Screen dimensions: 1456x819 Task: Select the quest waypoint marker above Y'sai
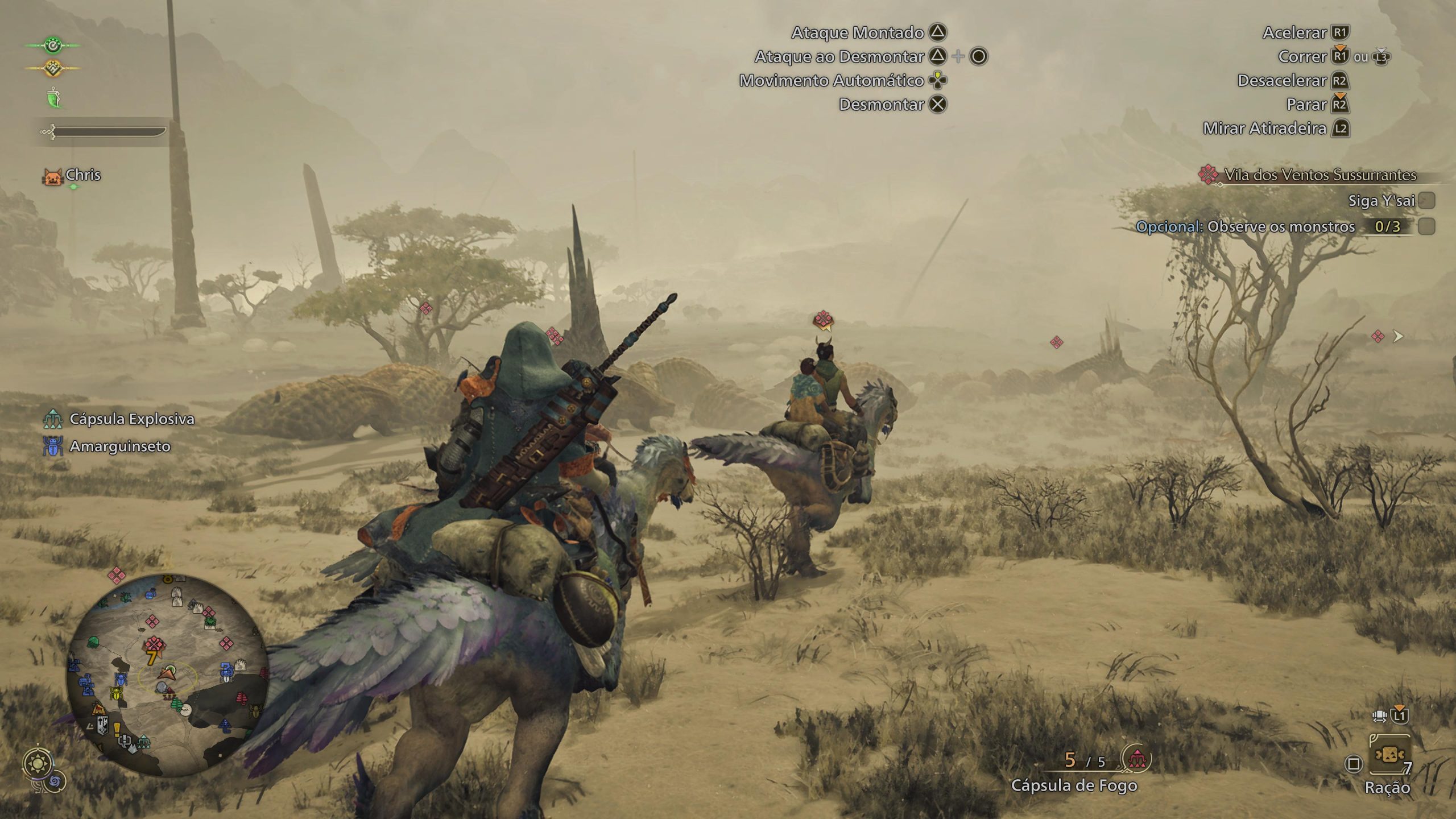823,320
